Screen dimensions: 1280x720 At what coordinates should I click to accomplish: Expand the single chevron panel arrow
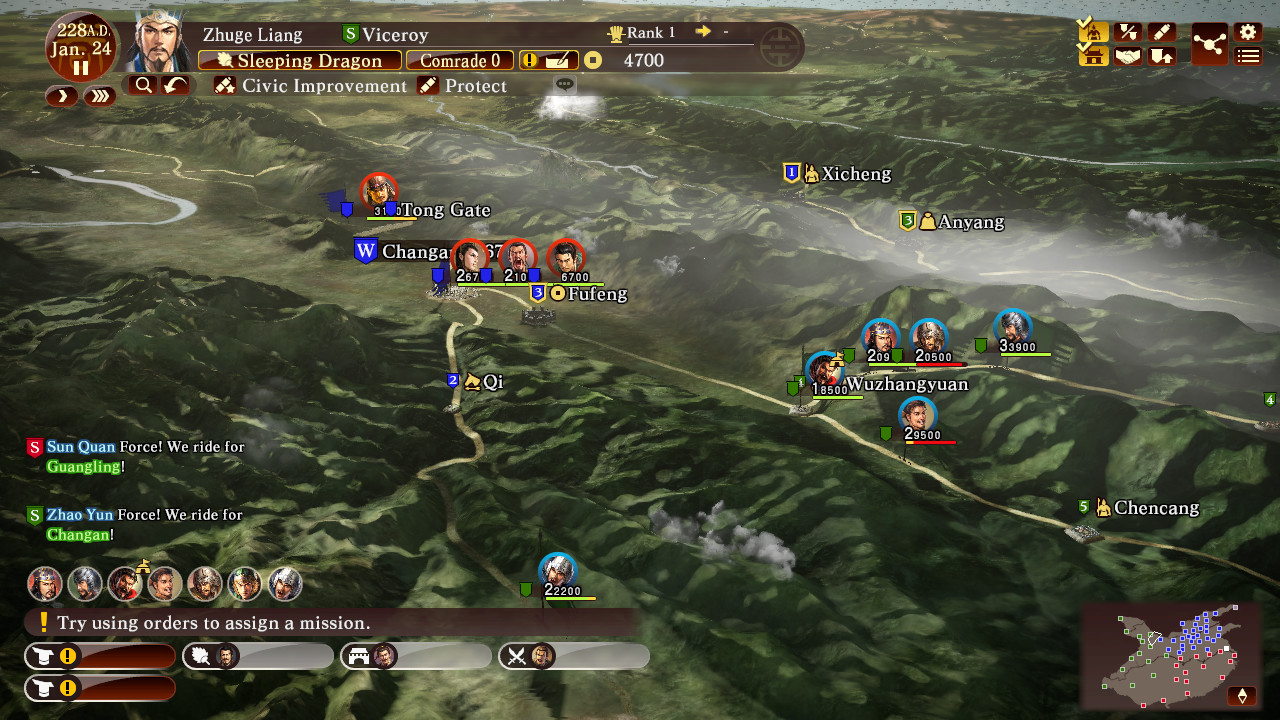(61, 97)
